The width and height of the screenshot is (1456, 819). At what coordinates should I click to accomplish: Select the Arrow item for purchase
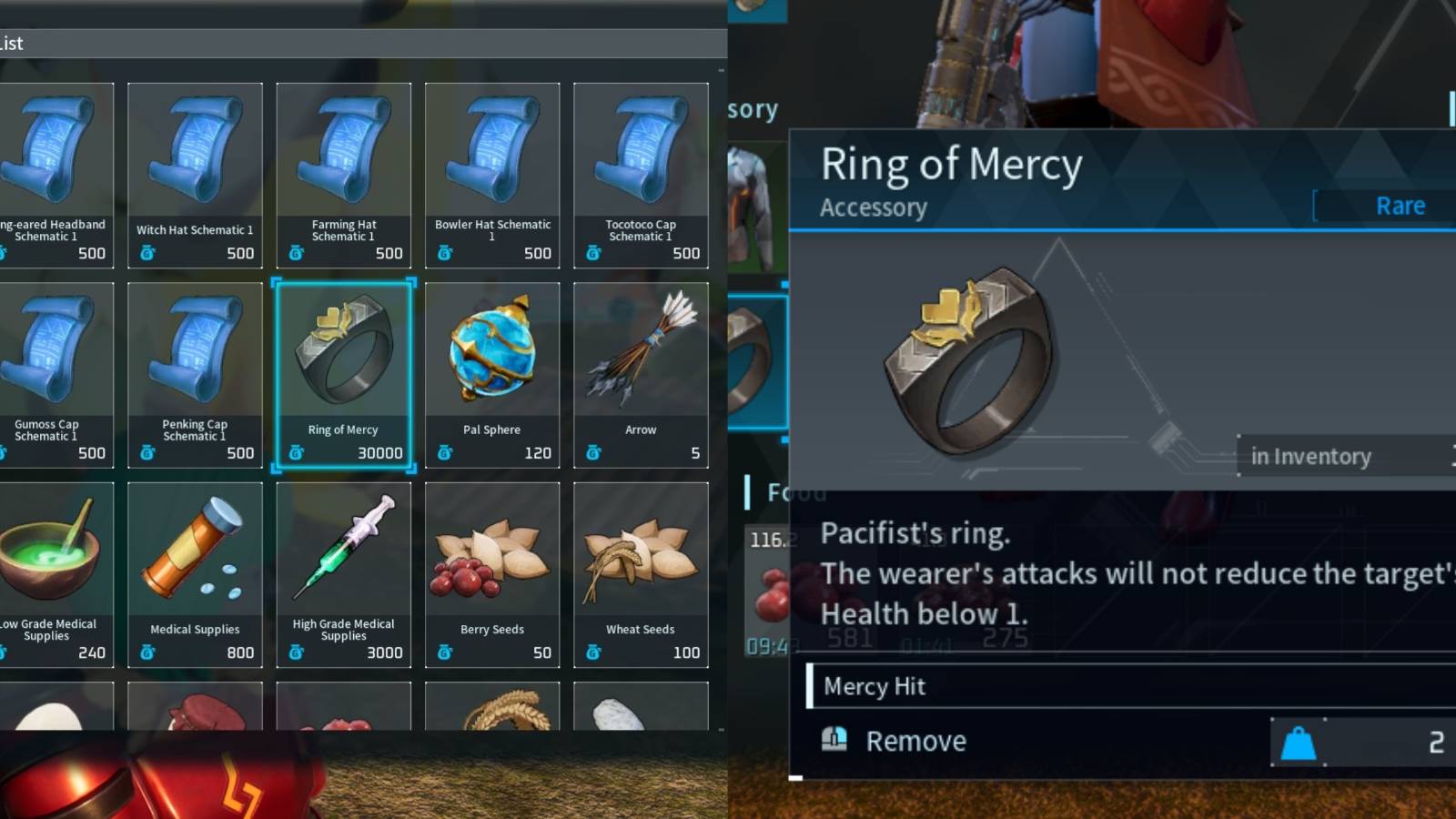point(641,373)
